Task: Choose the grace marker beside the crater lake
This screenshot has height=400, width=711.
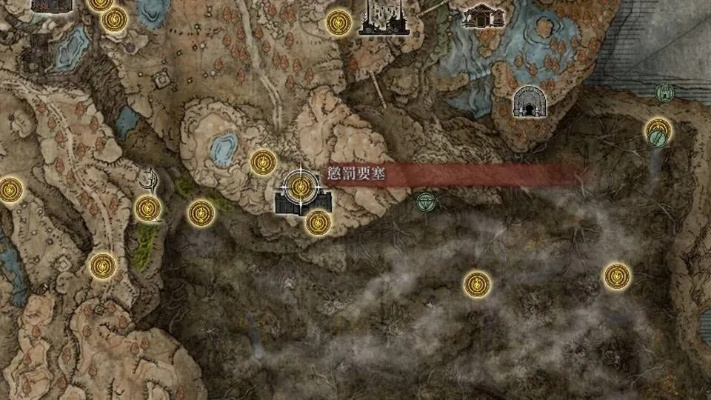Action: 263,162
